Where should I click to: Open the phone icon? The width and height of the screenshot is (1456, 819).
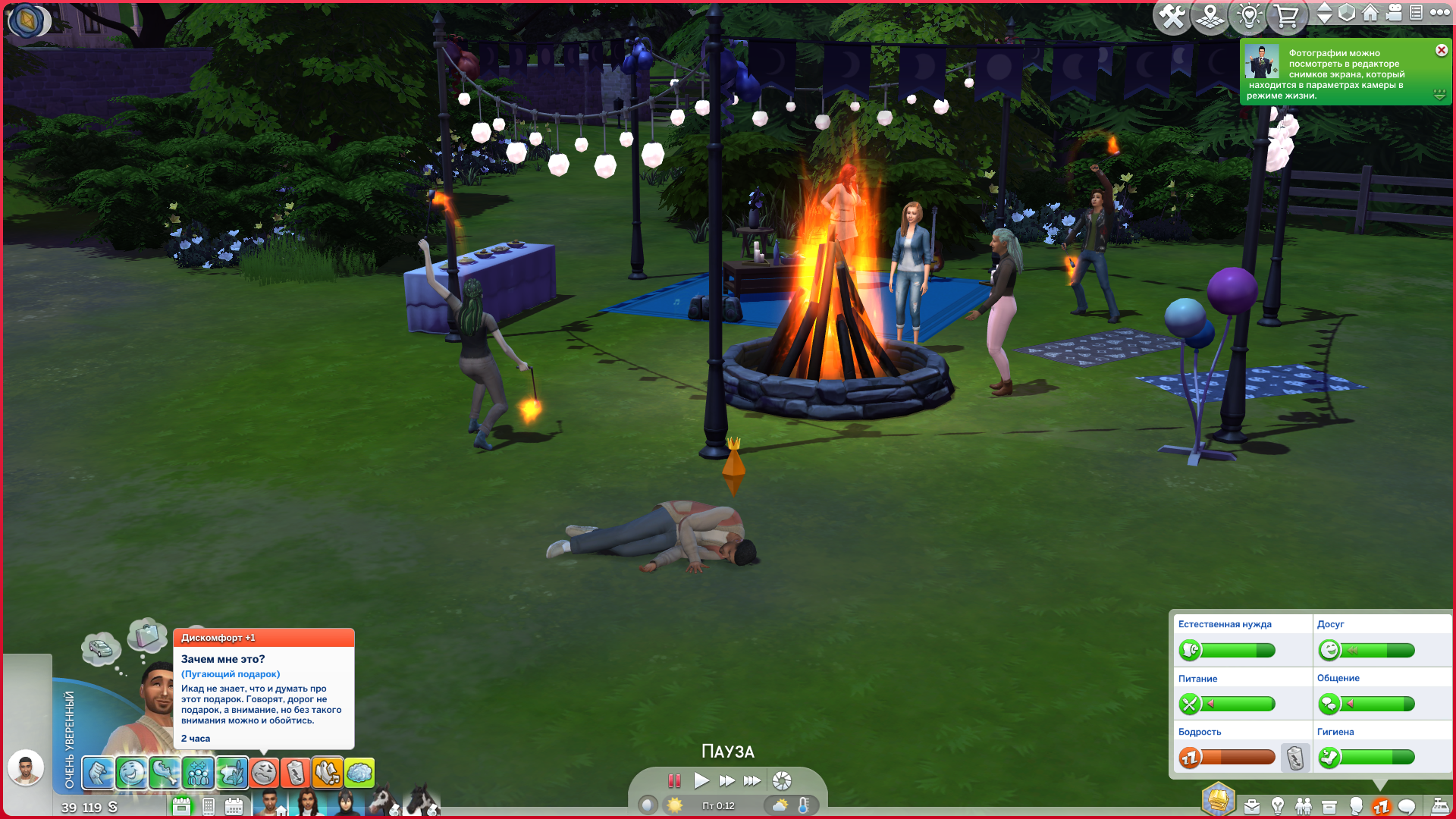(x=209, y=806)
